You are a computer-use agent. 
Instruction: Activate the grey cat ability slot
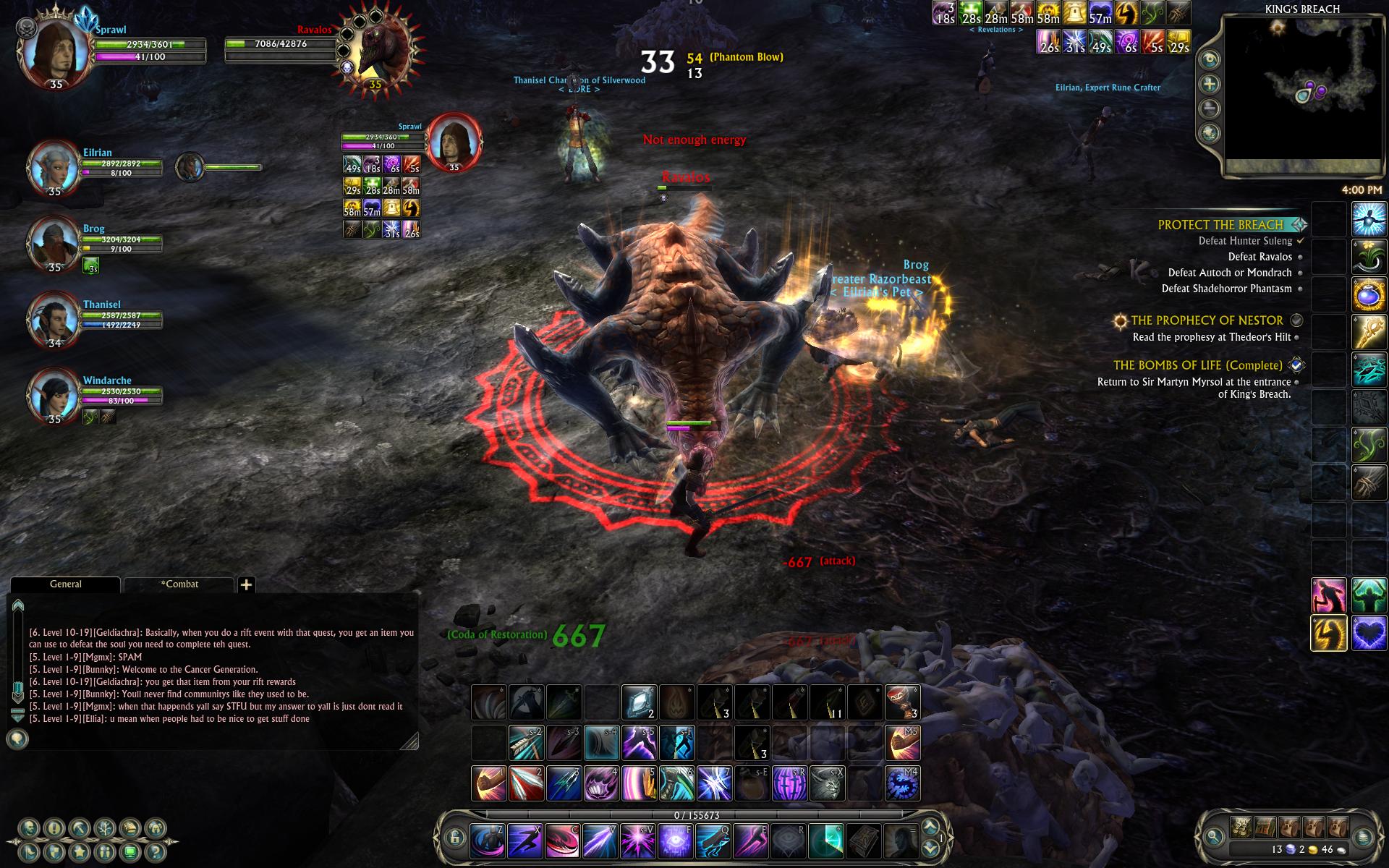828,783
